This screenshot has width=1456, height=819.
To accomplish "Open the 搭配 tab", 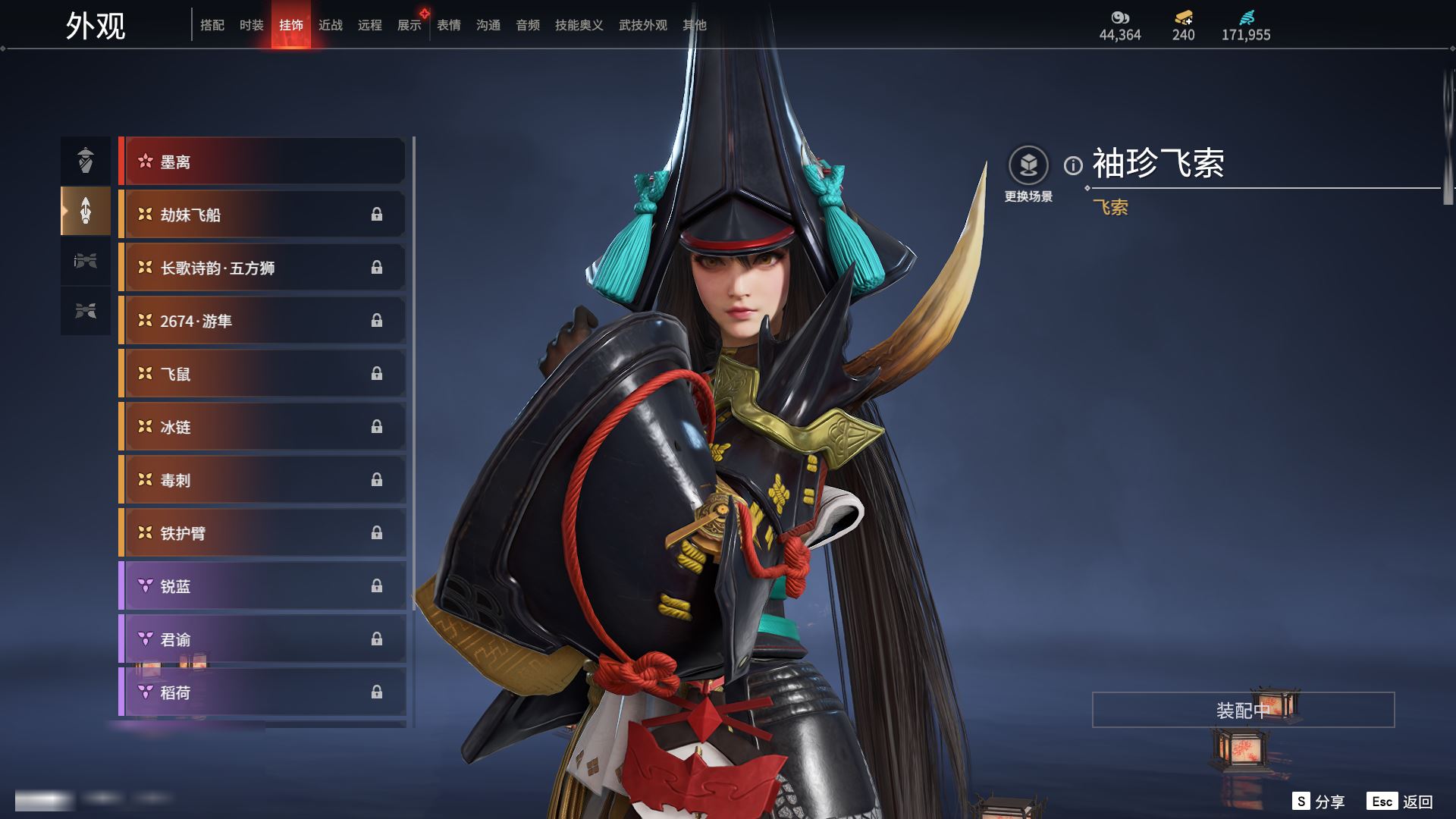I will pos(212,25).
